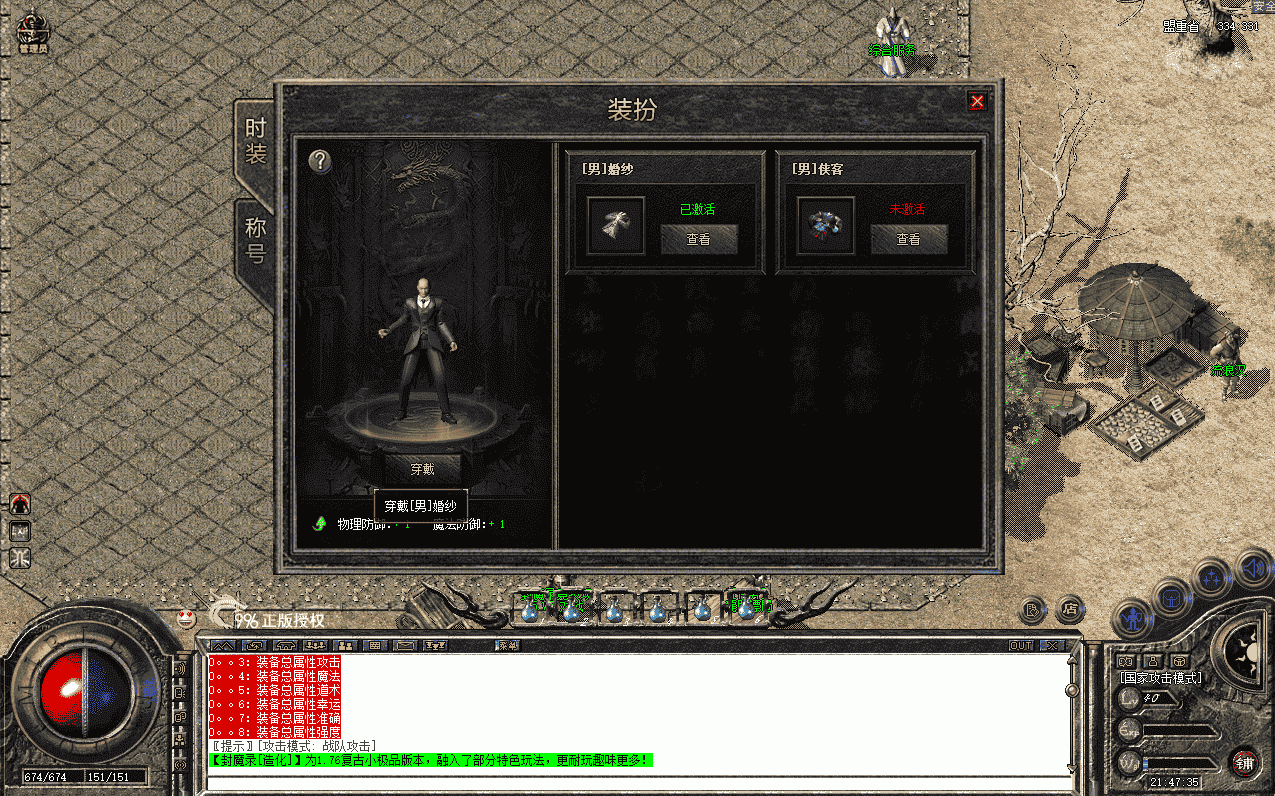Screen dimensions: 1275x796
Task: View the [男]侠客 costume with 查看
Action: tap(908, 239)
